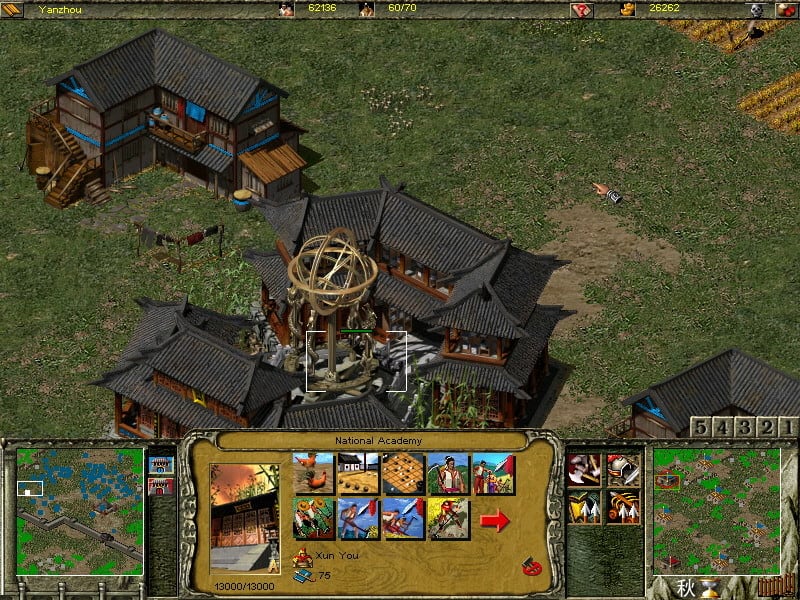
Task: Select the flaming arrows command icon
Action: (624, 508)
